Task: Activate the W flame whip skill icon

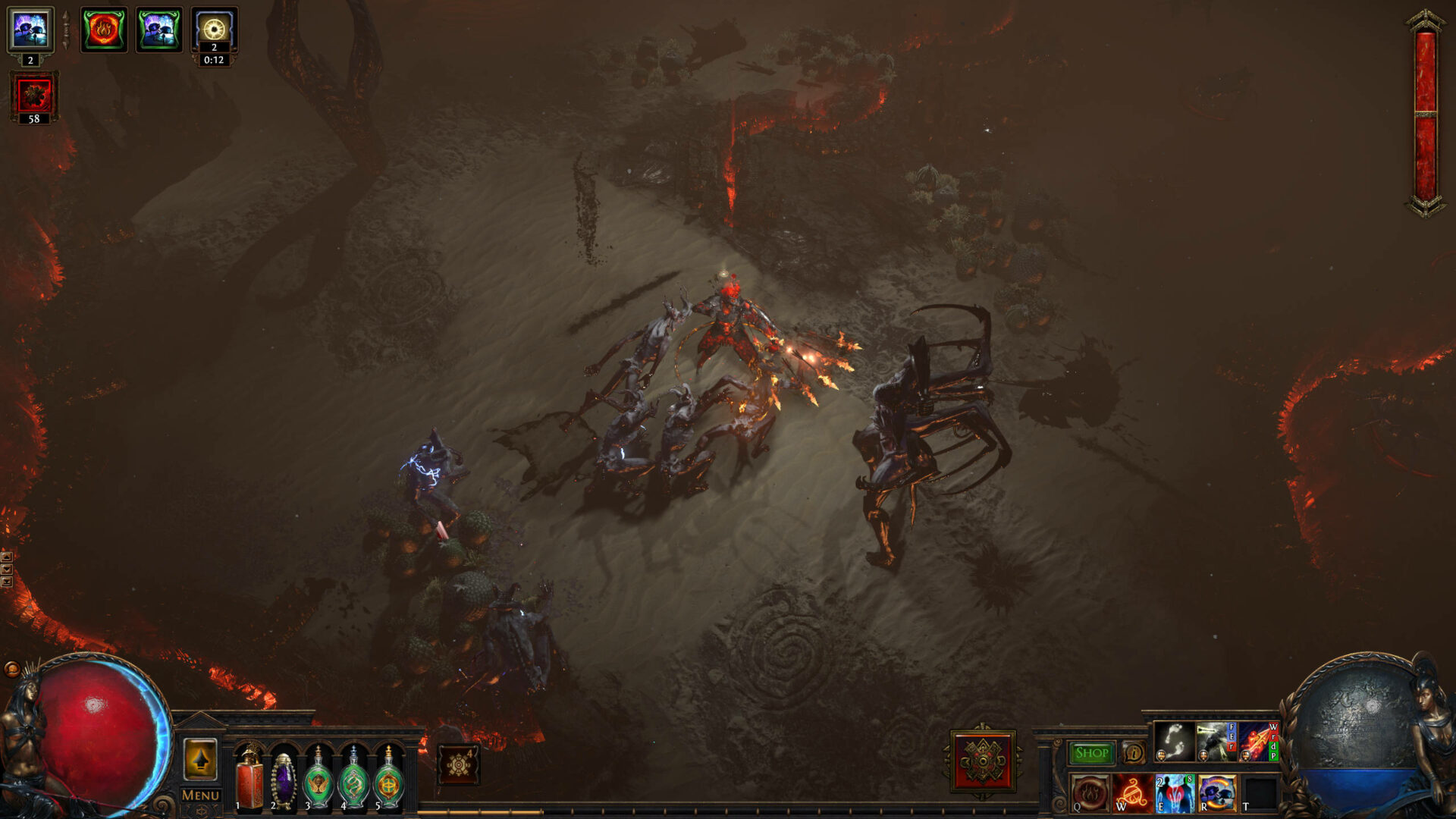Action: 1131,795
